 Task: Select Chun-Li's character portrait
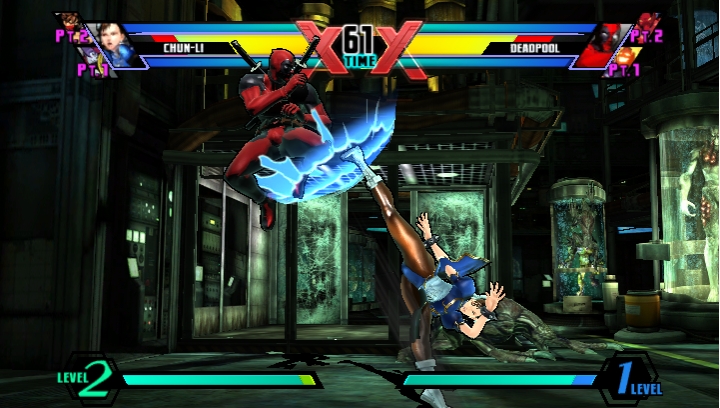[119, 47]
